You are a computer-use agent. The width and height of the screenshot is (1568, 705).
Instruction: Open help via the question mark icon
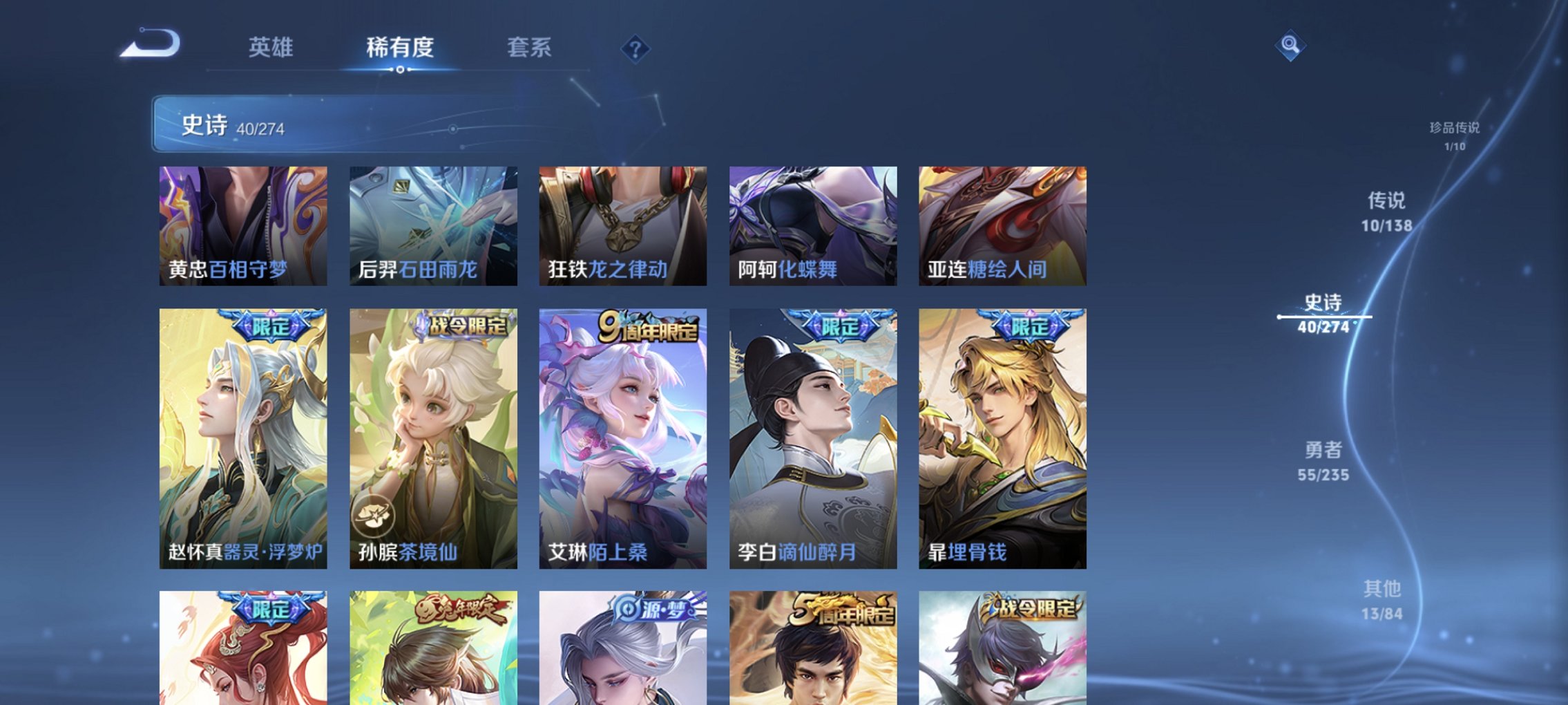[637, 48]
